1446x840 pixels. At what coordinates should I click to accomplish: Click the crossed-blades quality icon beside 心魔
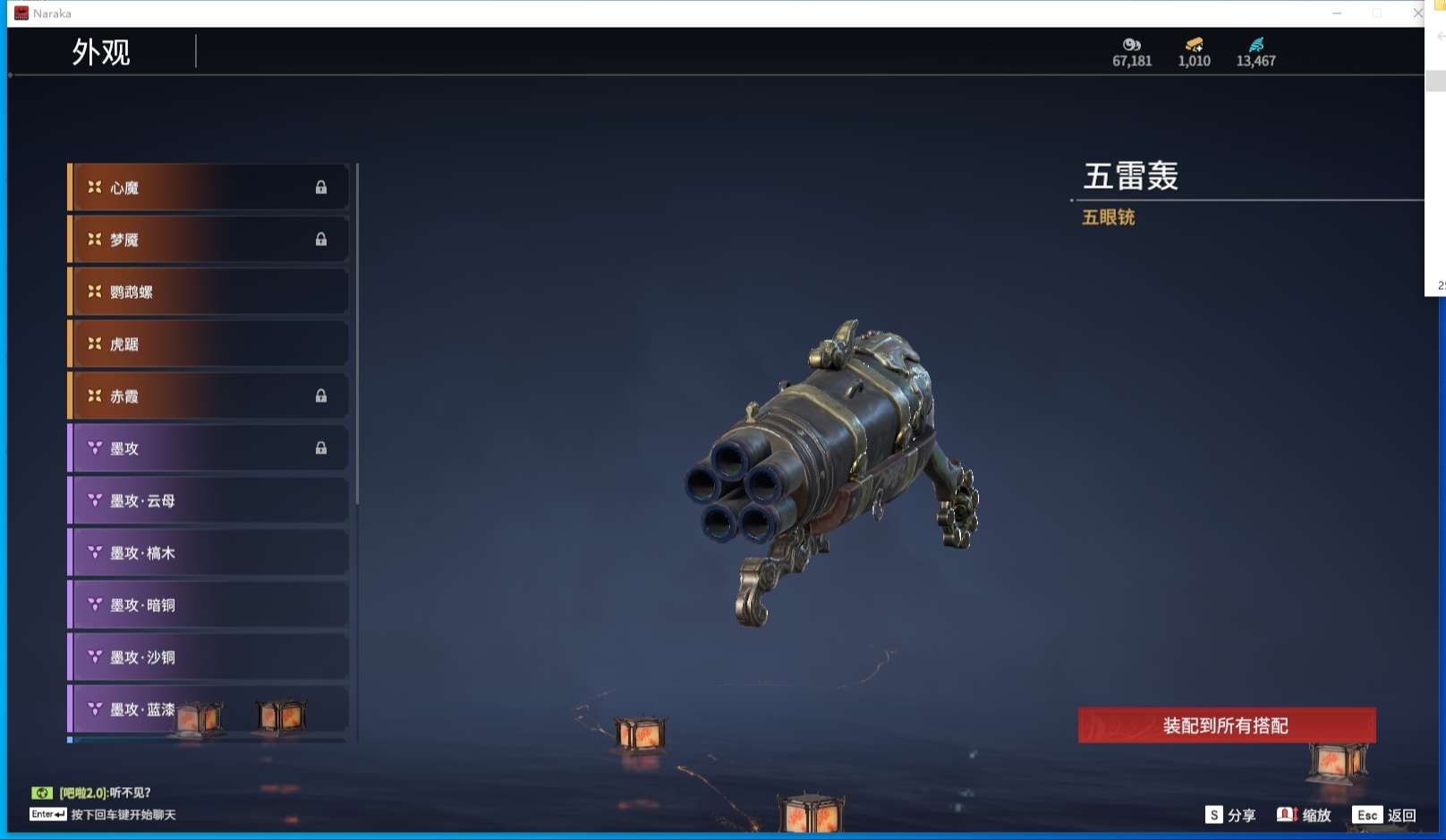[94, 187]
